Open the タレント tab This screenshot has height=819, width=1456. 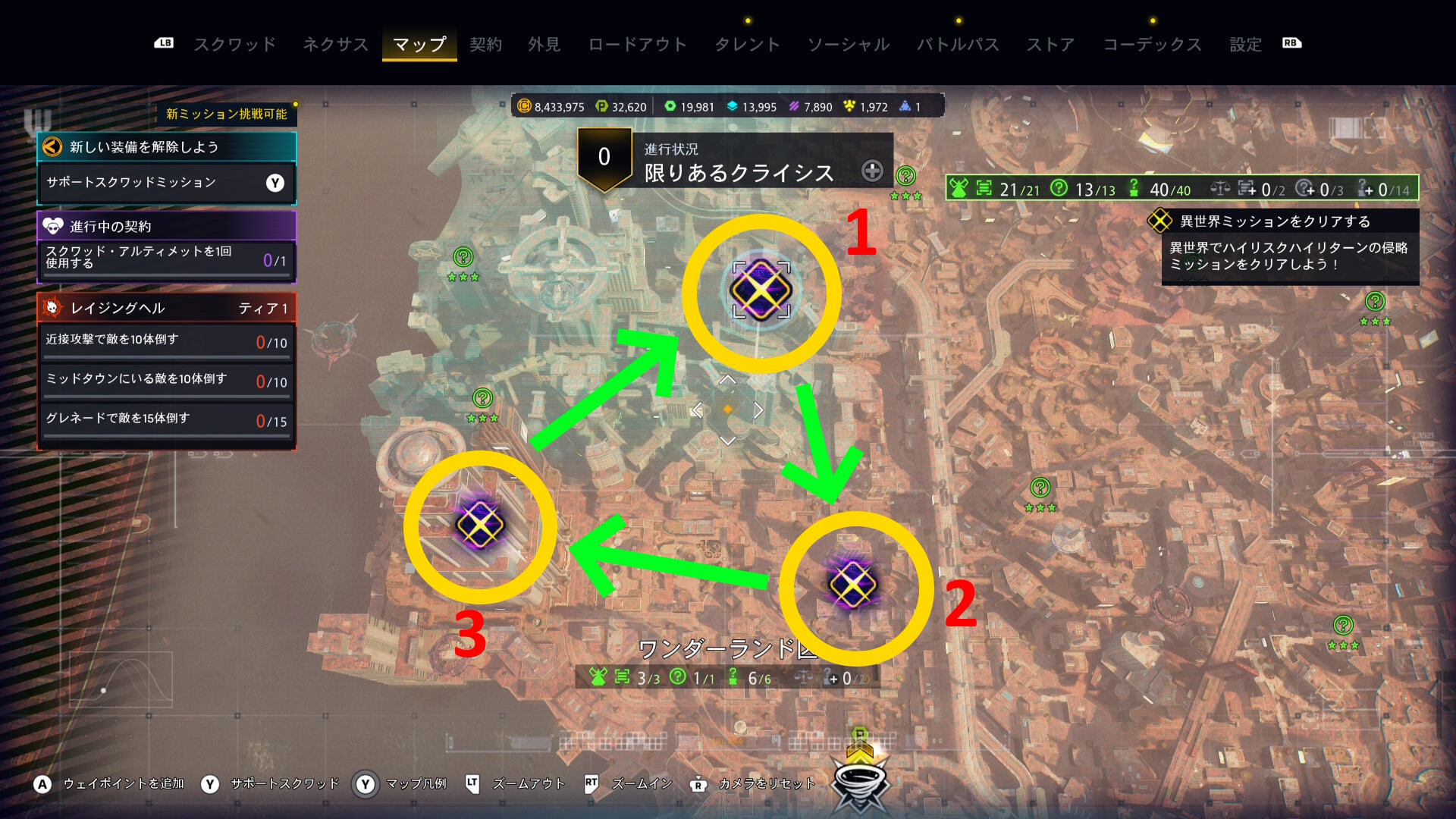[x=747, y=44]
